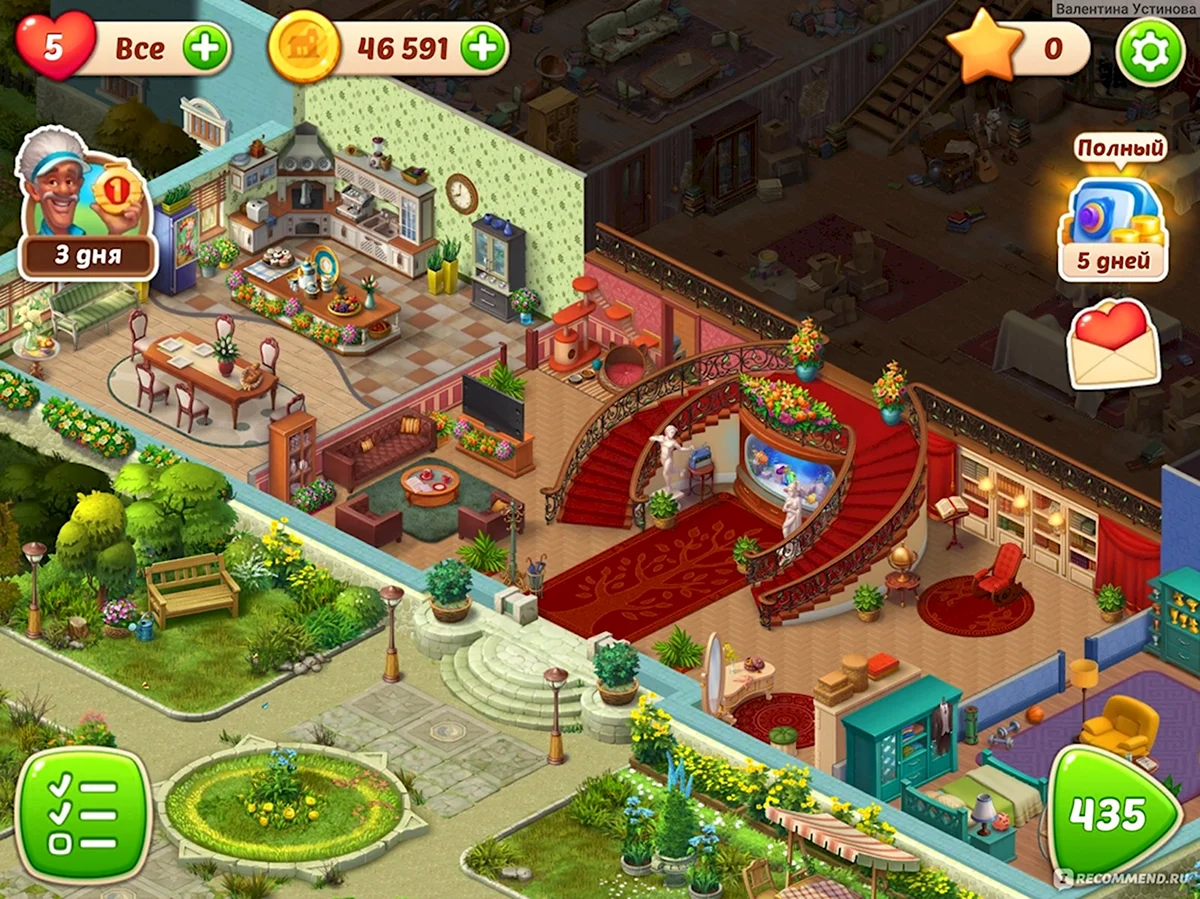Add more lives with the green plus
This screenshot has width=1200, height=899.
pos(206,47)
